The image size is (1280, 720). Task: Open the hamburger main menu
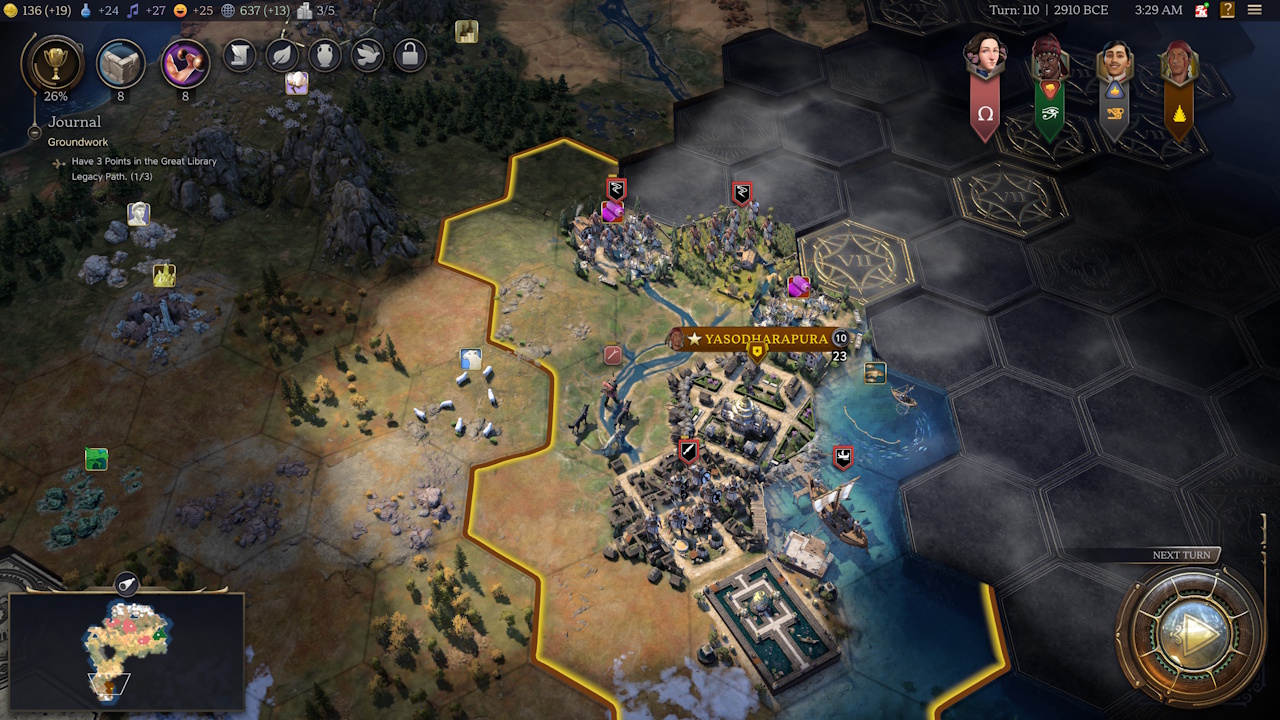click(x=1255, y=10)
